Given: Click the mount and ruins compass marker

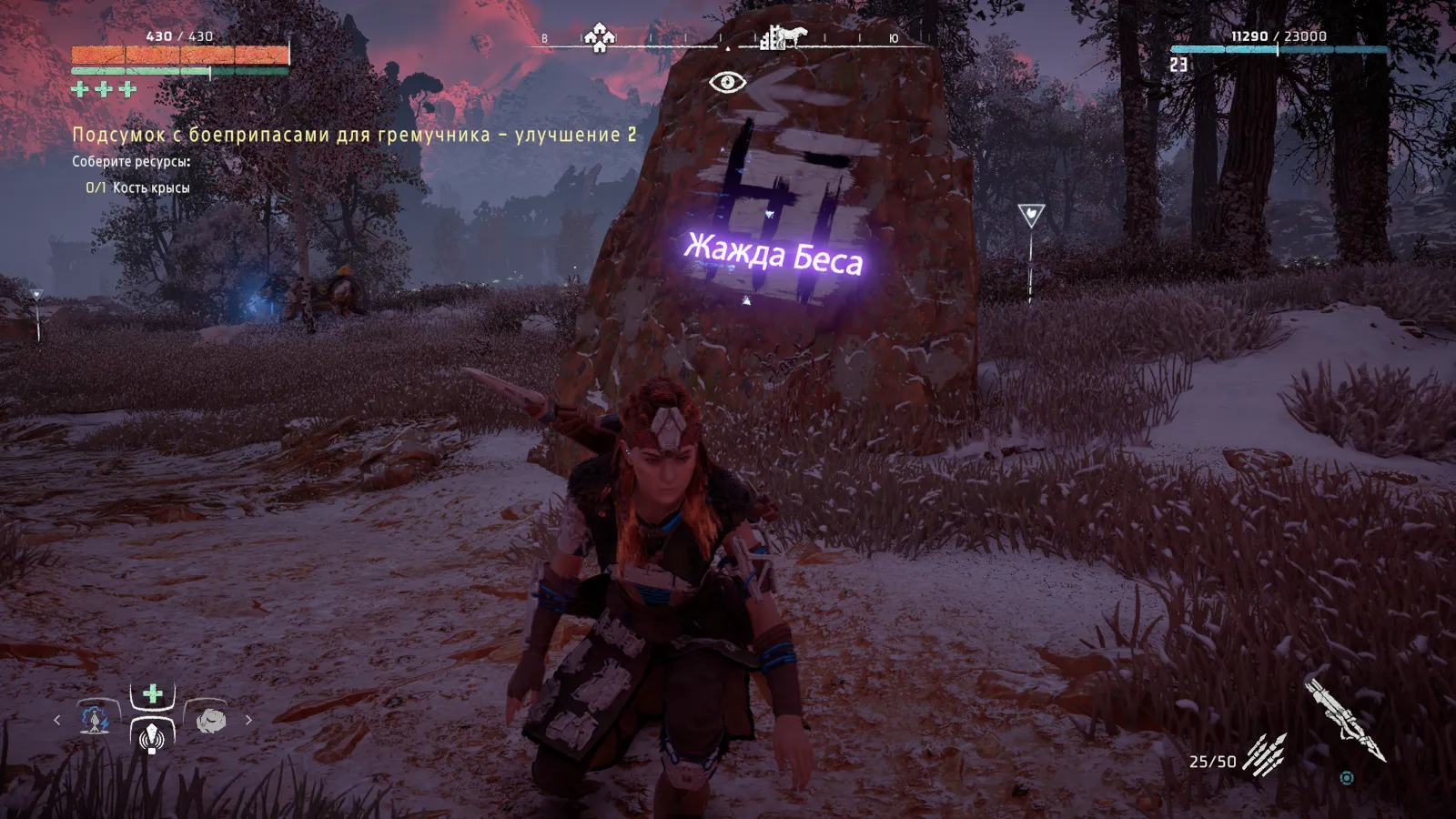Looking at the screenshot, I should (784, 37).
